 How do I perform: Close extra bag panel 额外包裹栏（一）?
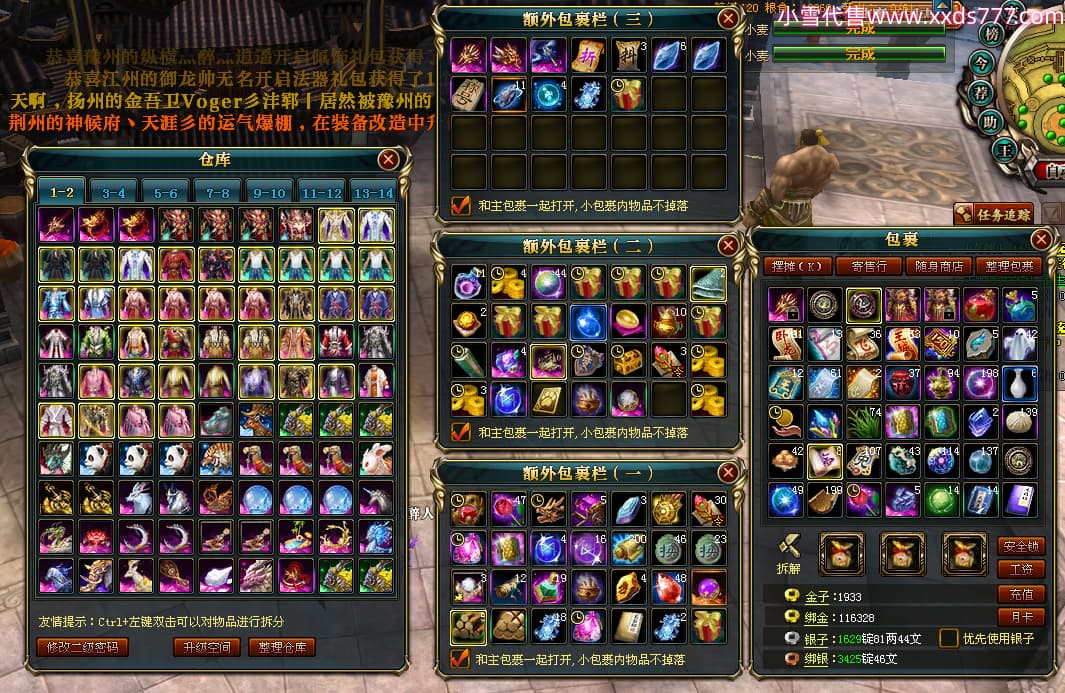coord(728,472)
